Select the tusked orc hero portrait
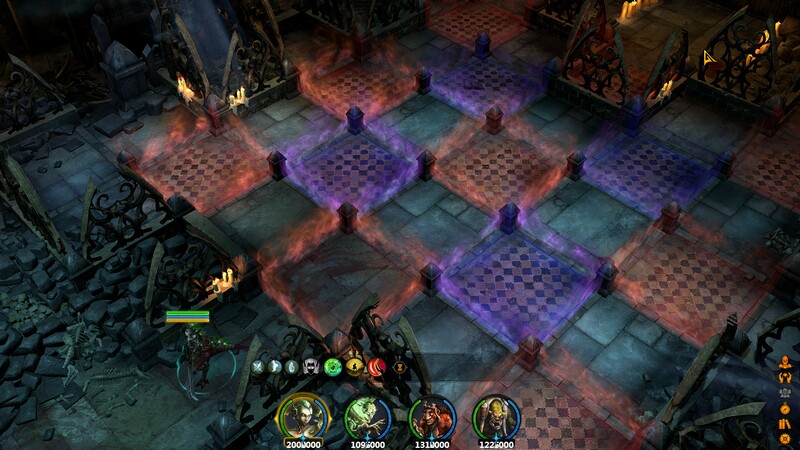Viewport: 800px width, 450px height. pyautogui.click(x=494, y=415)
